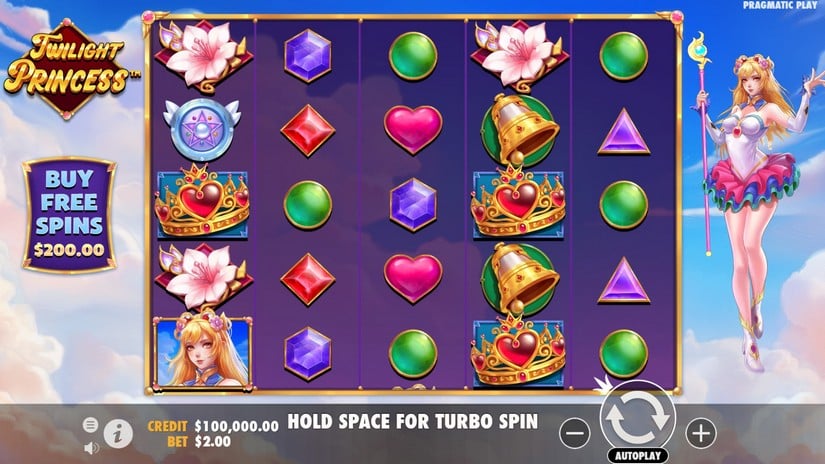Open the hamburger settings menu

point(92,425)
